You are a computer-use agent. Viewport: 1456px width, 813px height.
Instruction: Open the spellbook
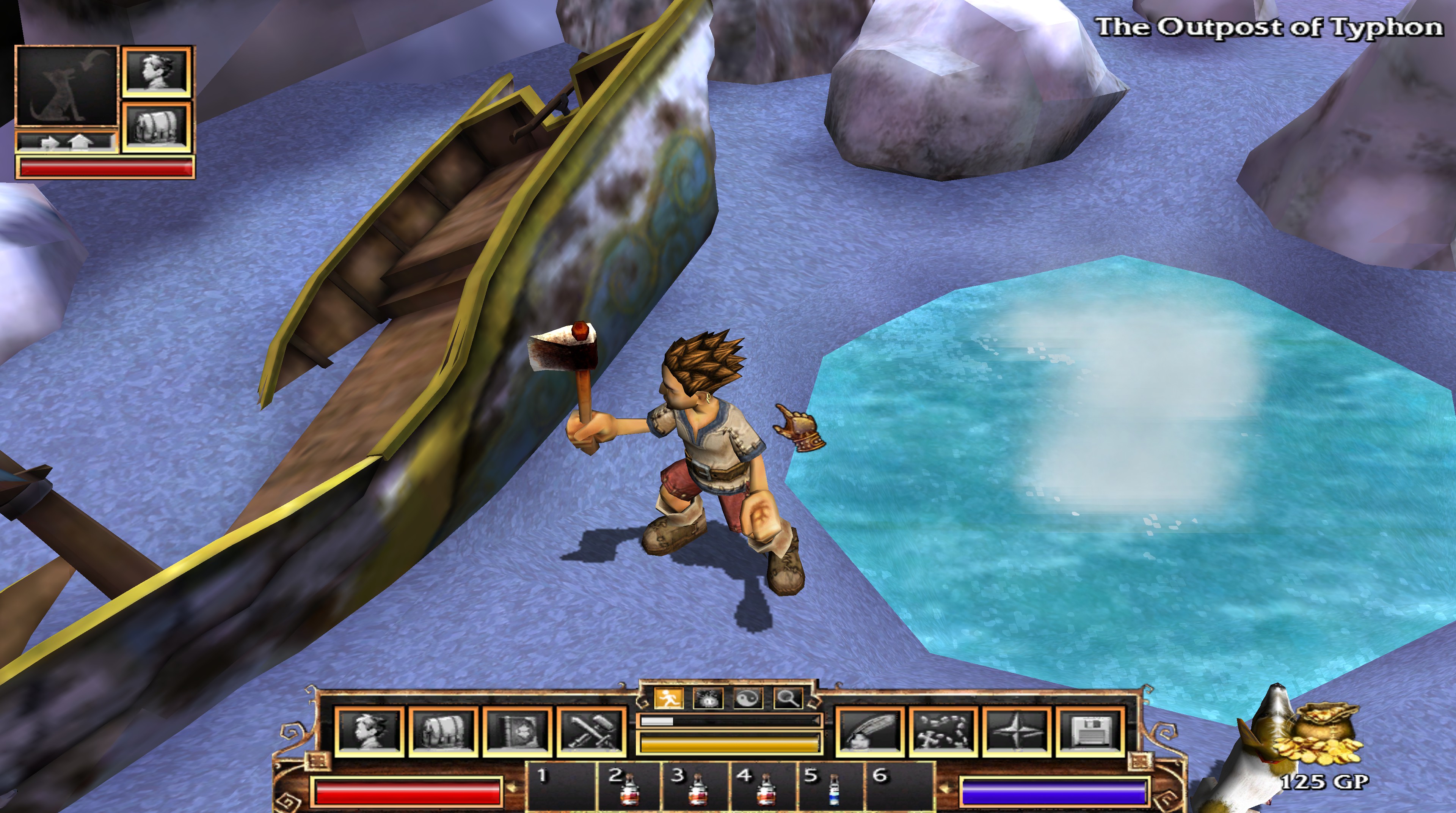click(517, 731)
